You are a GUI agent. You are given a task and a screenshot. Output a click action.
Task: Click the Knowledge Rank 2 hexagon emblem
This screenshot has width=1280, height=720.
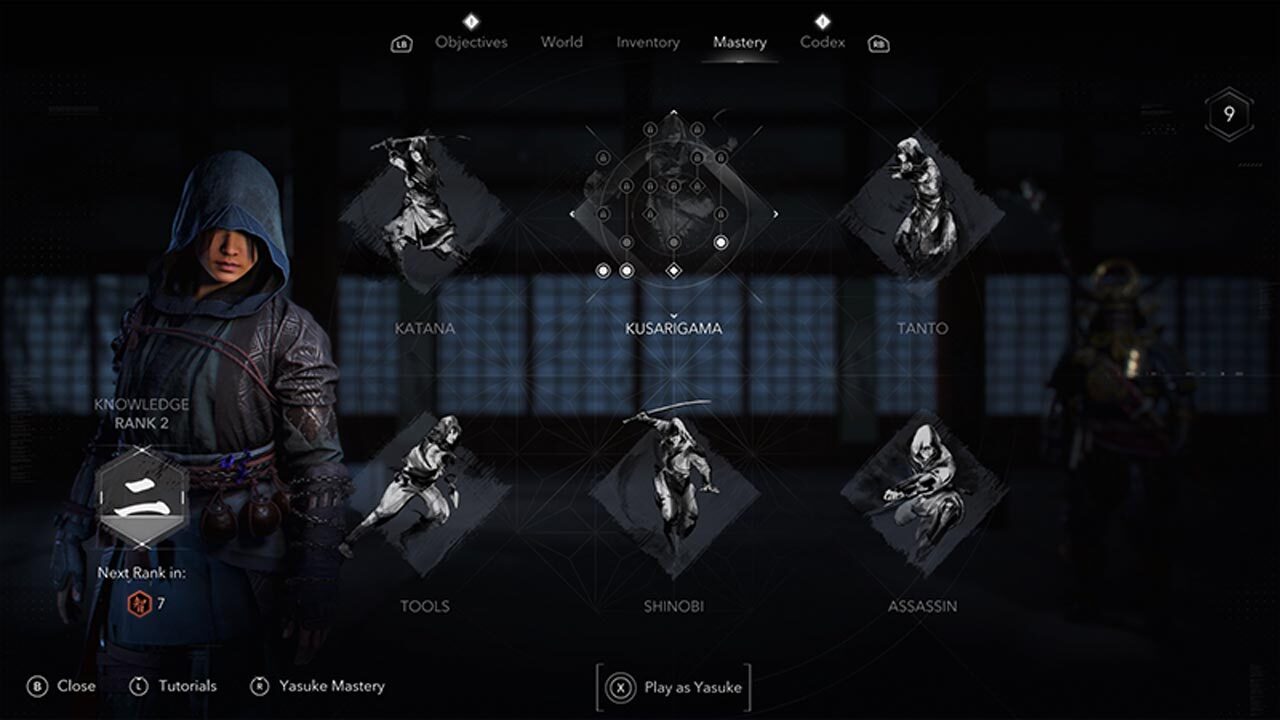(141, 496)
